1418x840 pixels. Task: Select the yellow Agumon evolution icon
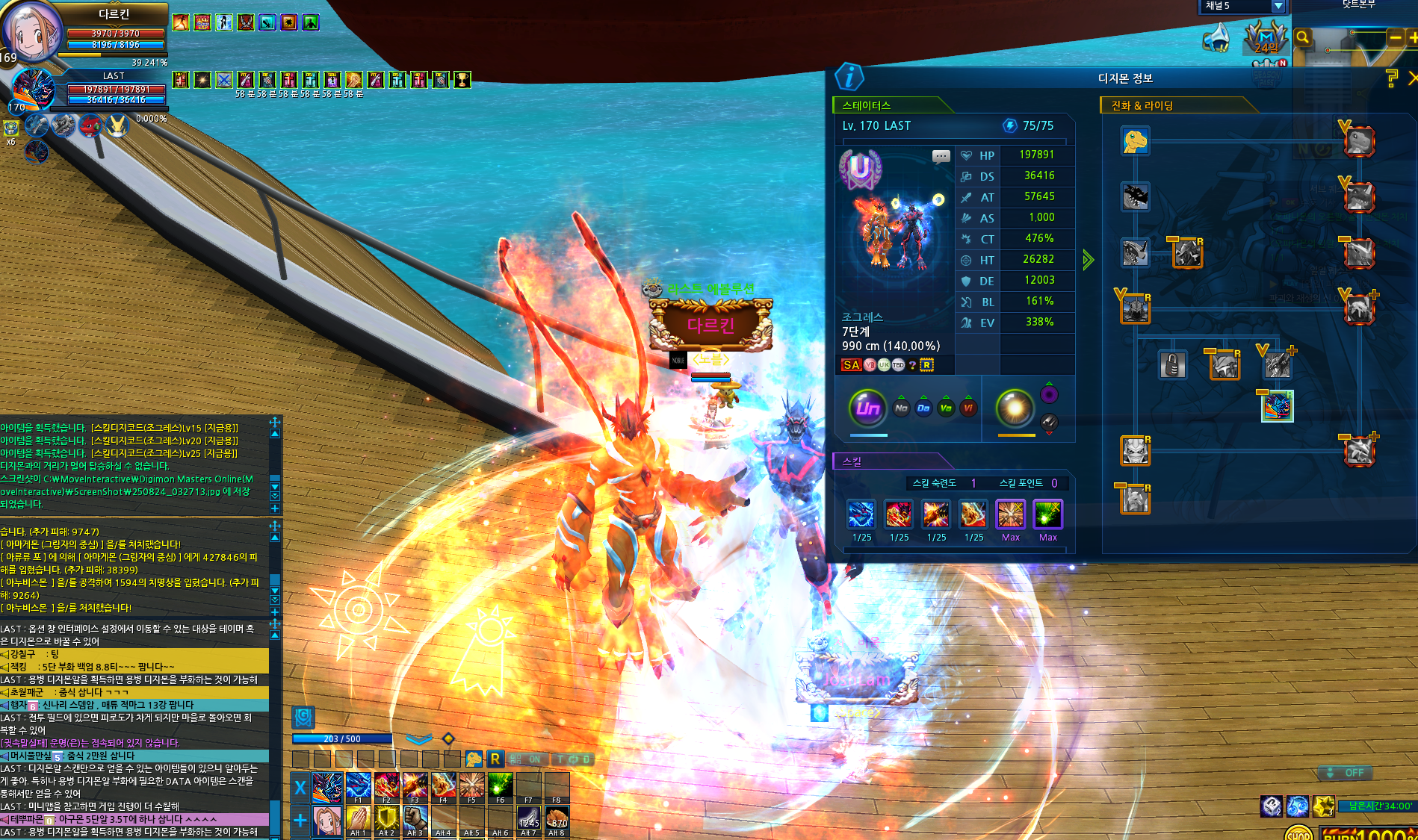[x=1135, y=140]
